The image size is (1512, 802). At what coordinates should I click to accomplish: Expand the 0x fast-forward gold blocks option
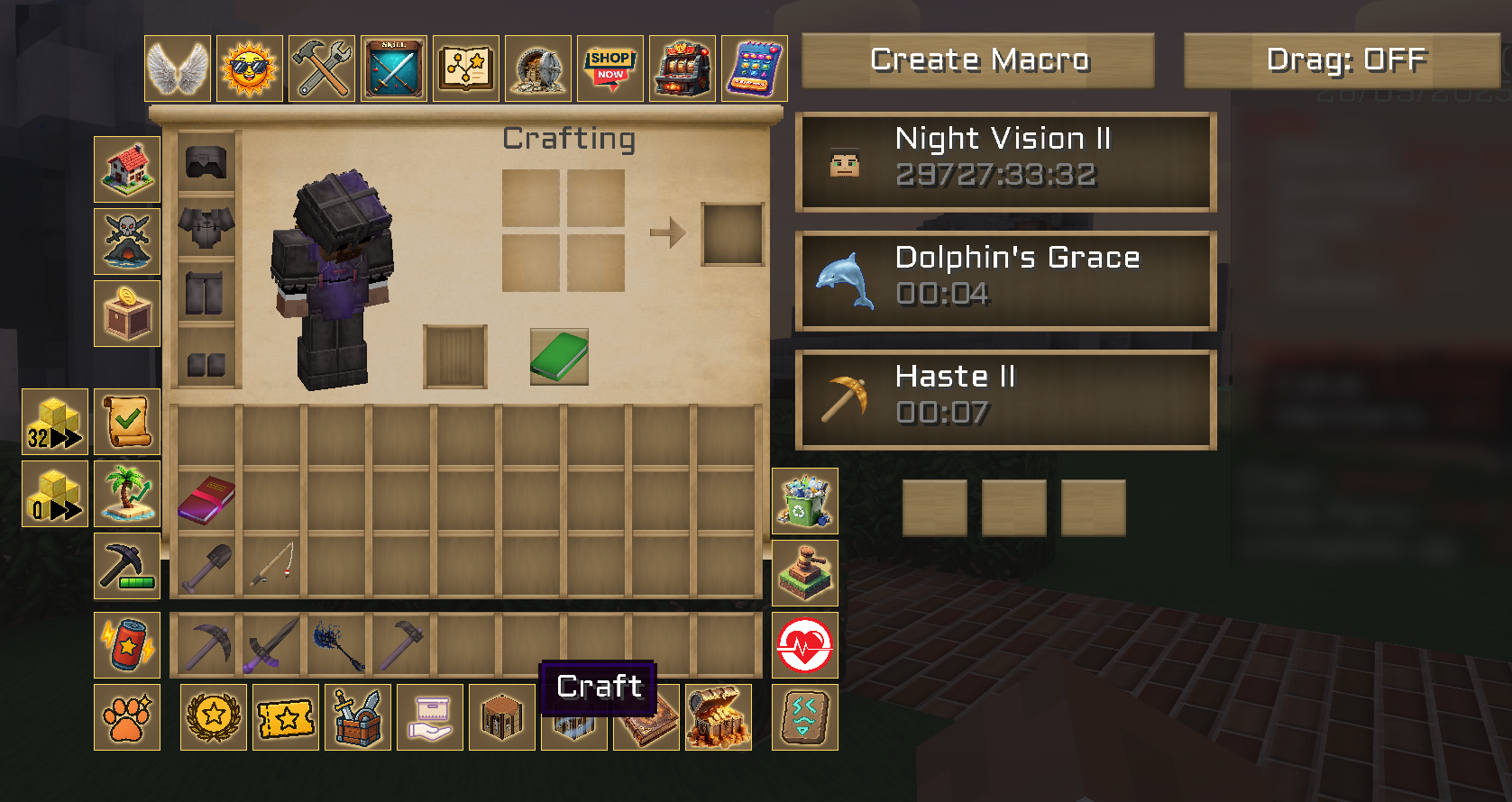(x=54, y=494)
